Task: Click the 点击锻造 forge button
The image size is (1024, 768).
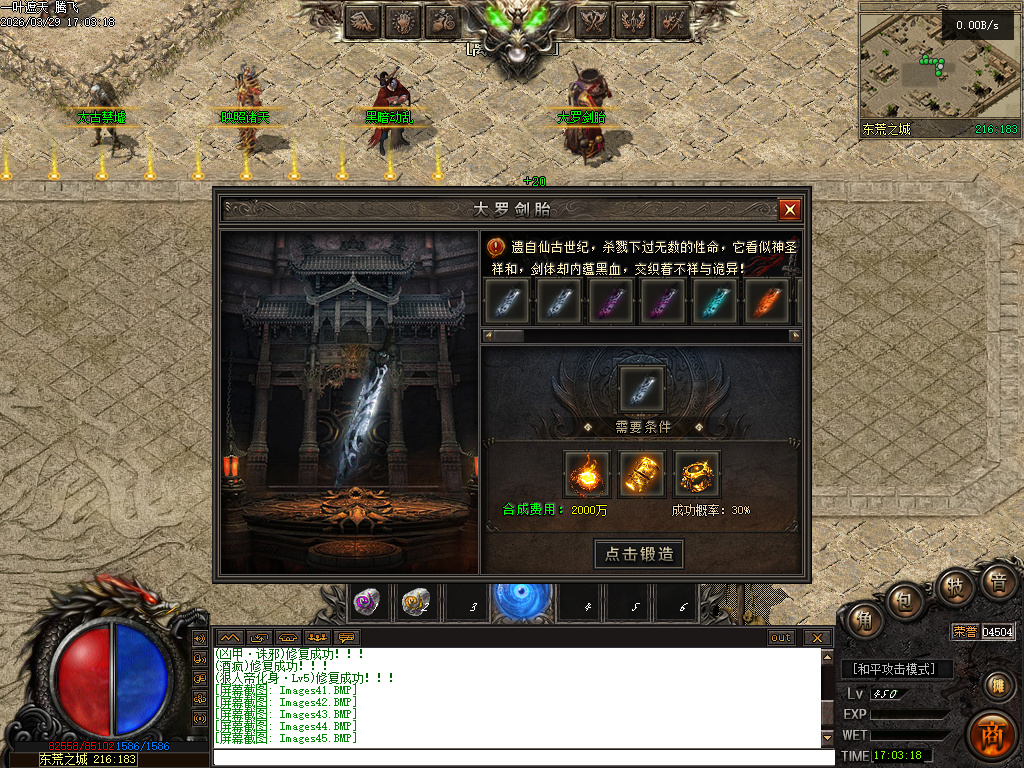Action: pos(640,554)
